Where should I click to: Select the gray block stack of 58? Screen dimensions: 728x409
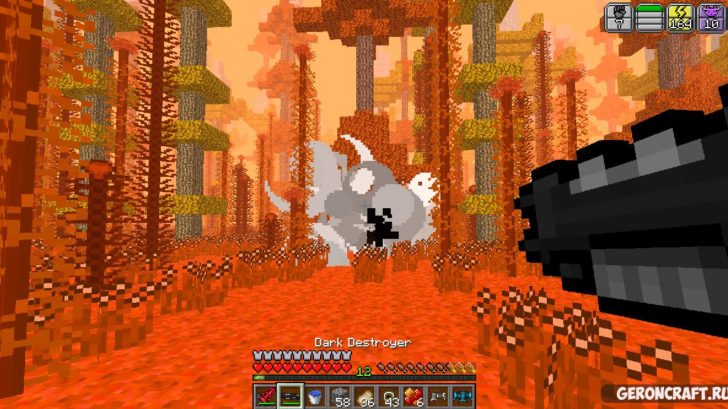tap(340, 396)
